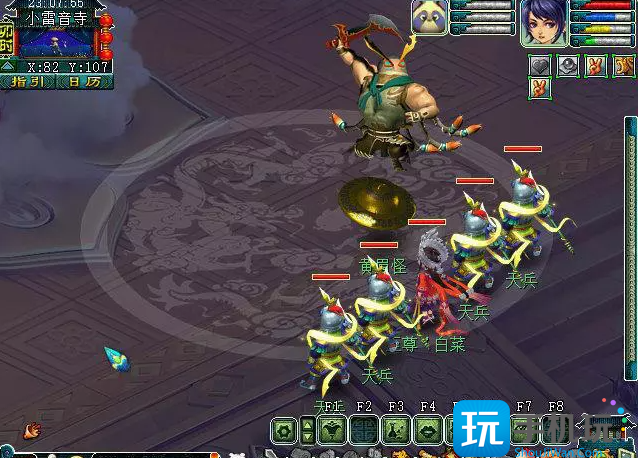Open the gear settings button on the hotbar
The width and height of the screenshot is (639, 458).
(283, 431)
